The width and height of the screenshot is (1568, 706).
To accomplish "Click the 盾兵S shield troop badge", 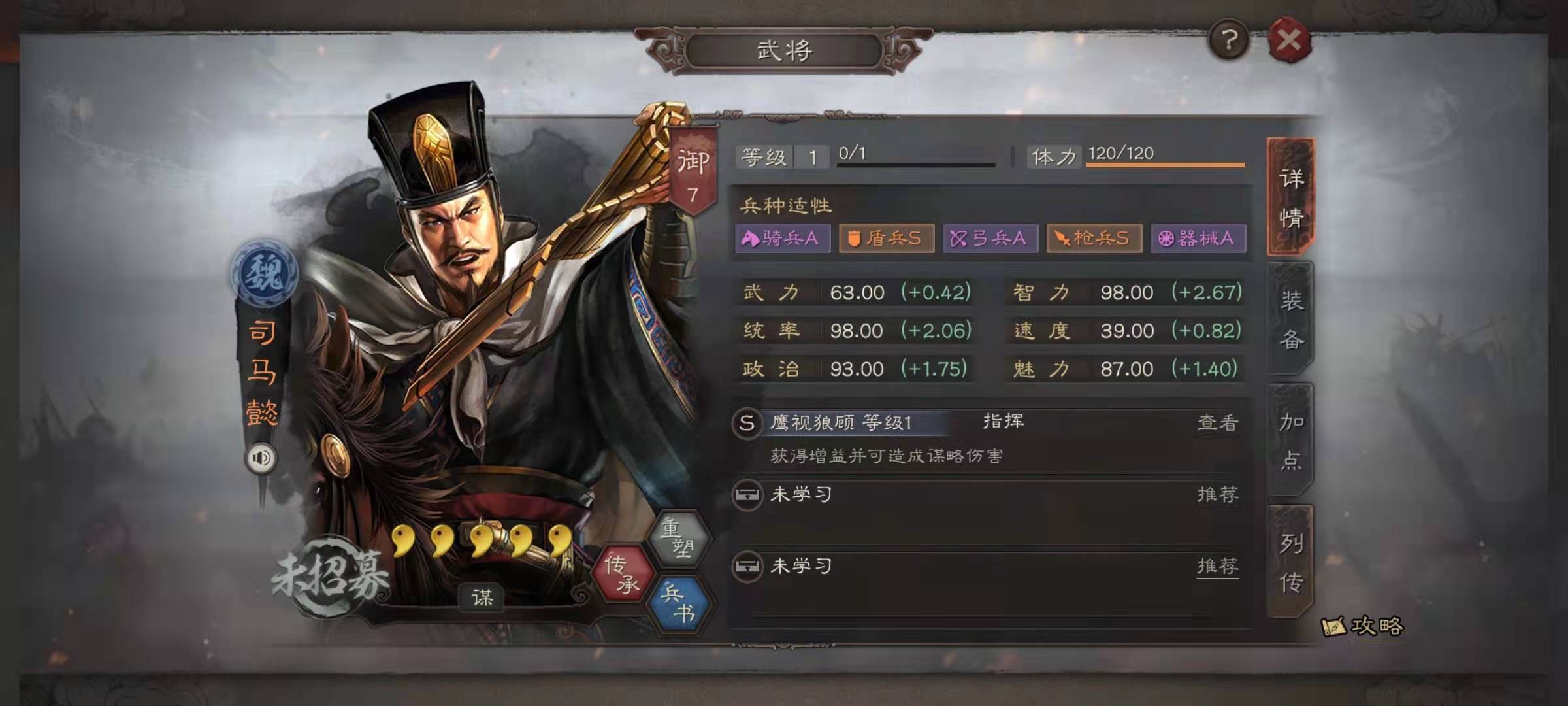I will coord(886,239).
